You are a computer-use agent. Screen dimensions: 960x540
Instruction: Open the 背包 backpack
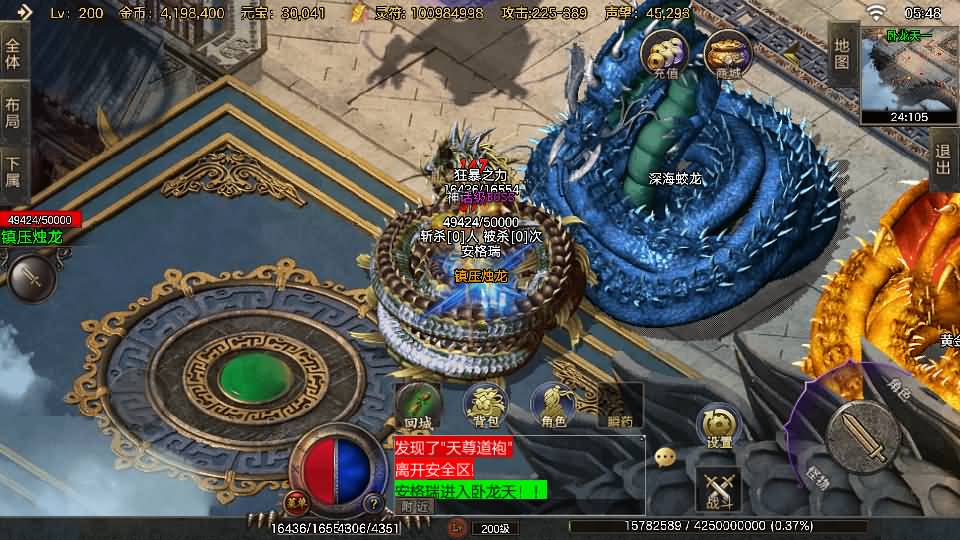[x=486, y=406]
